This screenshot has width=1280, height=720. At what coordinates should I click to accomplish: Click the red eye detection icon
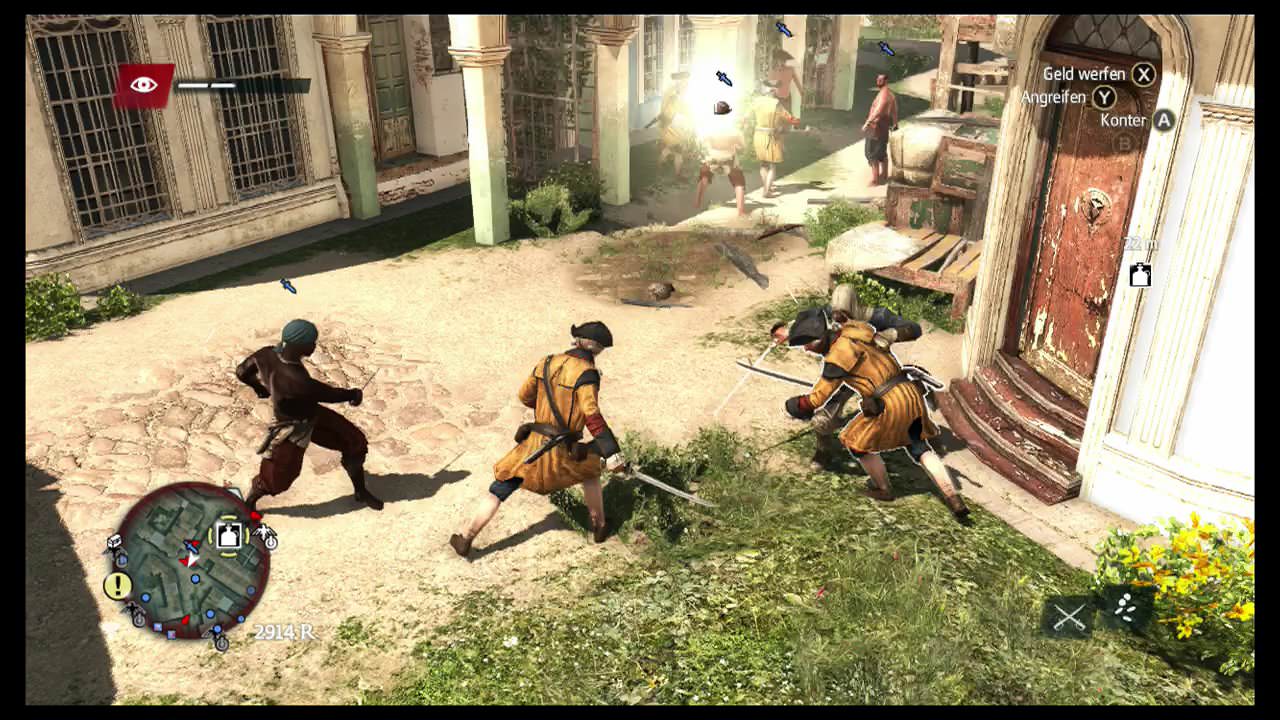point(144,85)
